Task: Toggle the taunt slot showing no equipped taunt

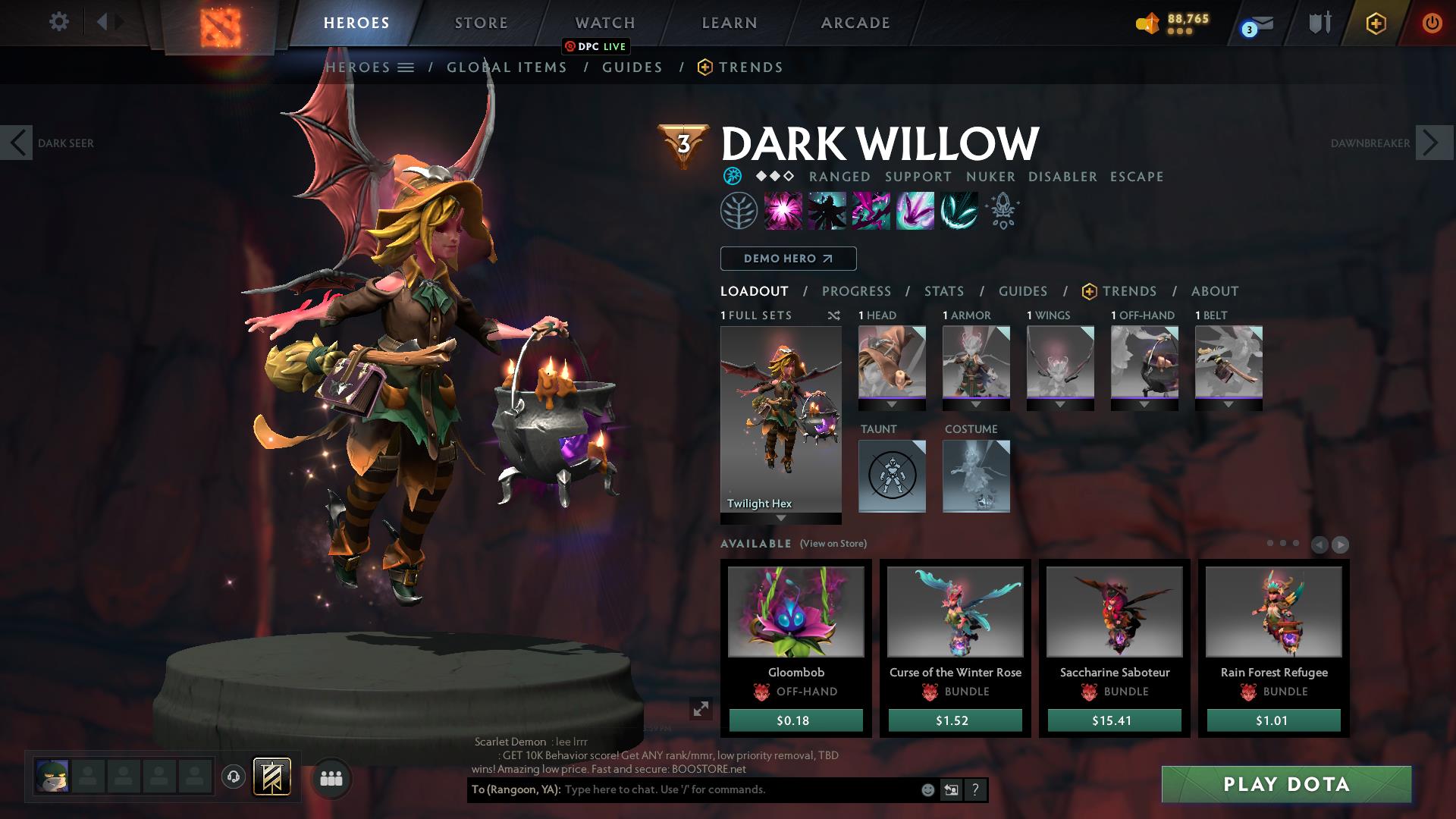Action: point(892,476)
